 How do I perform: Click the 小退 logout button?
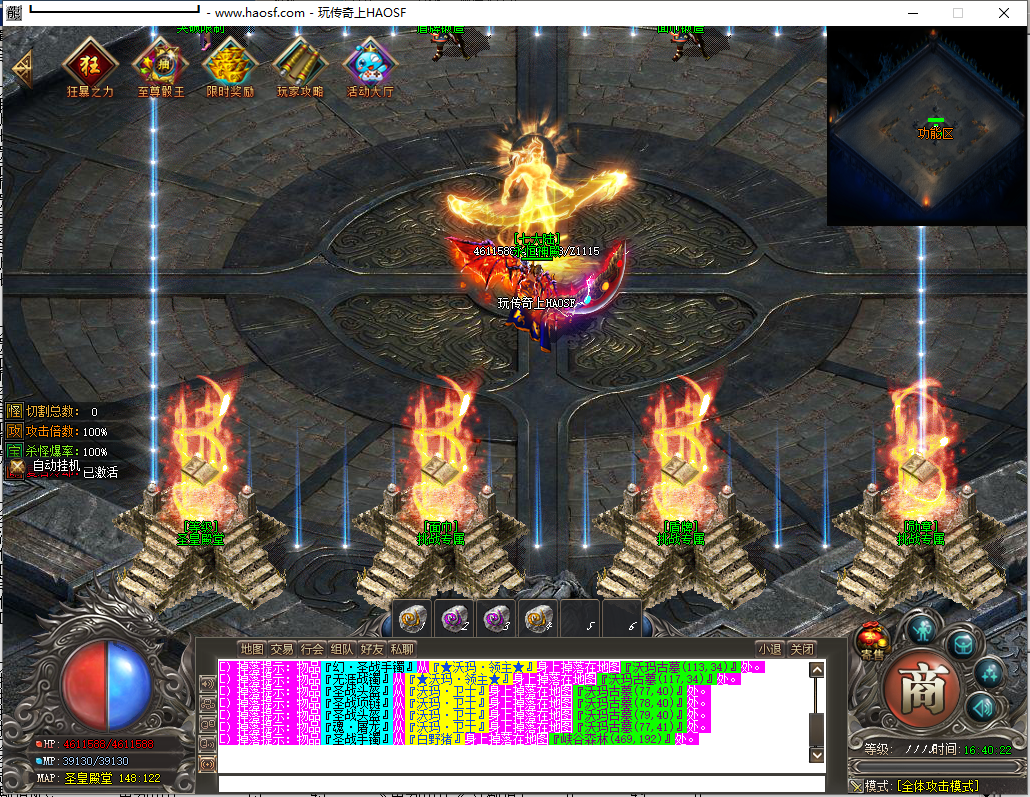tap(769, 649)
